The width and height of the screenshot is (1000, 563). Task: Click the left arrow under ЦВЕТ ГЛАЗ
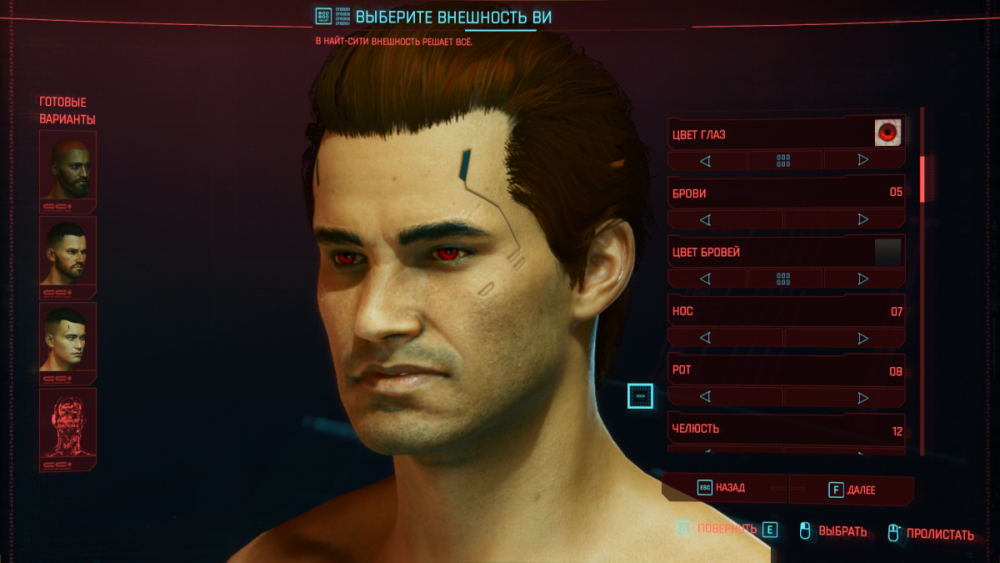pyautogui.click(x=705, y=160)
